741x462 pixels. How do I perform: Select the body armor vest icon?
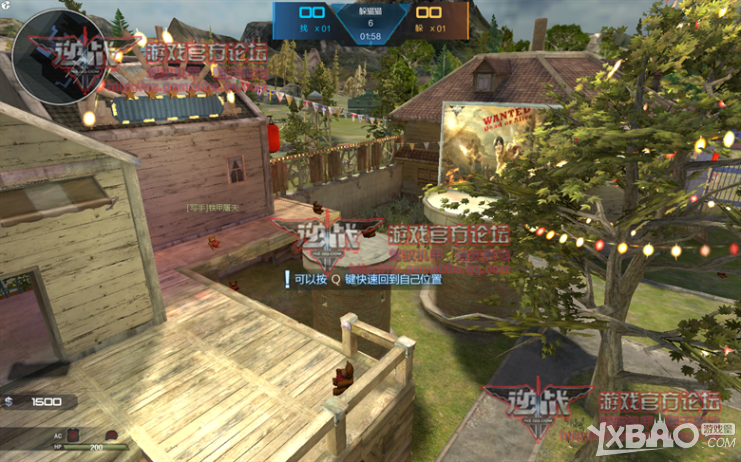pos(73,435)
